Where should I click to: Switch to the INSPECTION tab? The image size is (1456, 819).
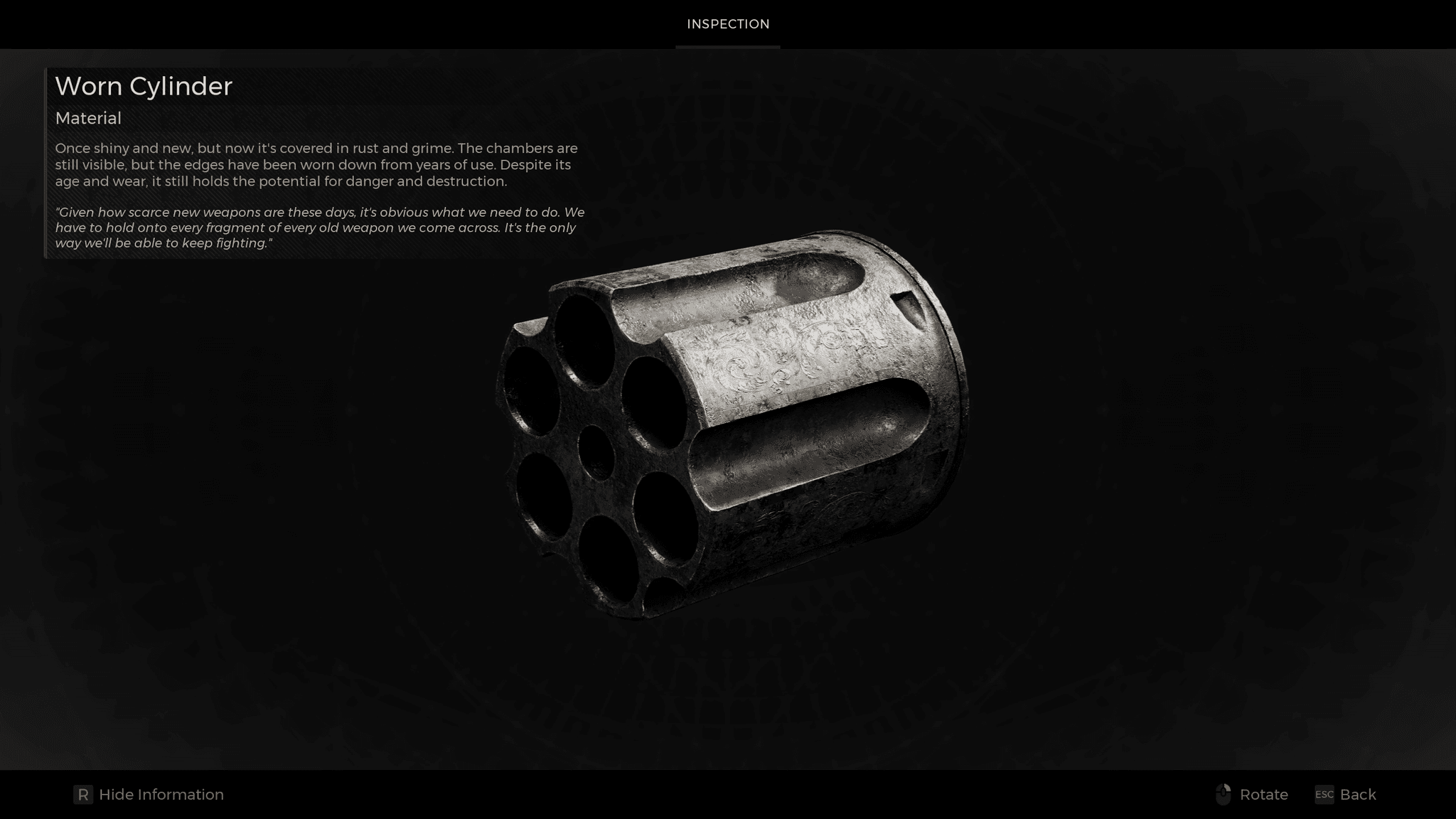pyautogui.click(x=727, y=23)
